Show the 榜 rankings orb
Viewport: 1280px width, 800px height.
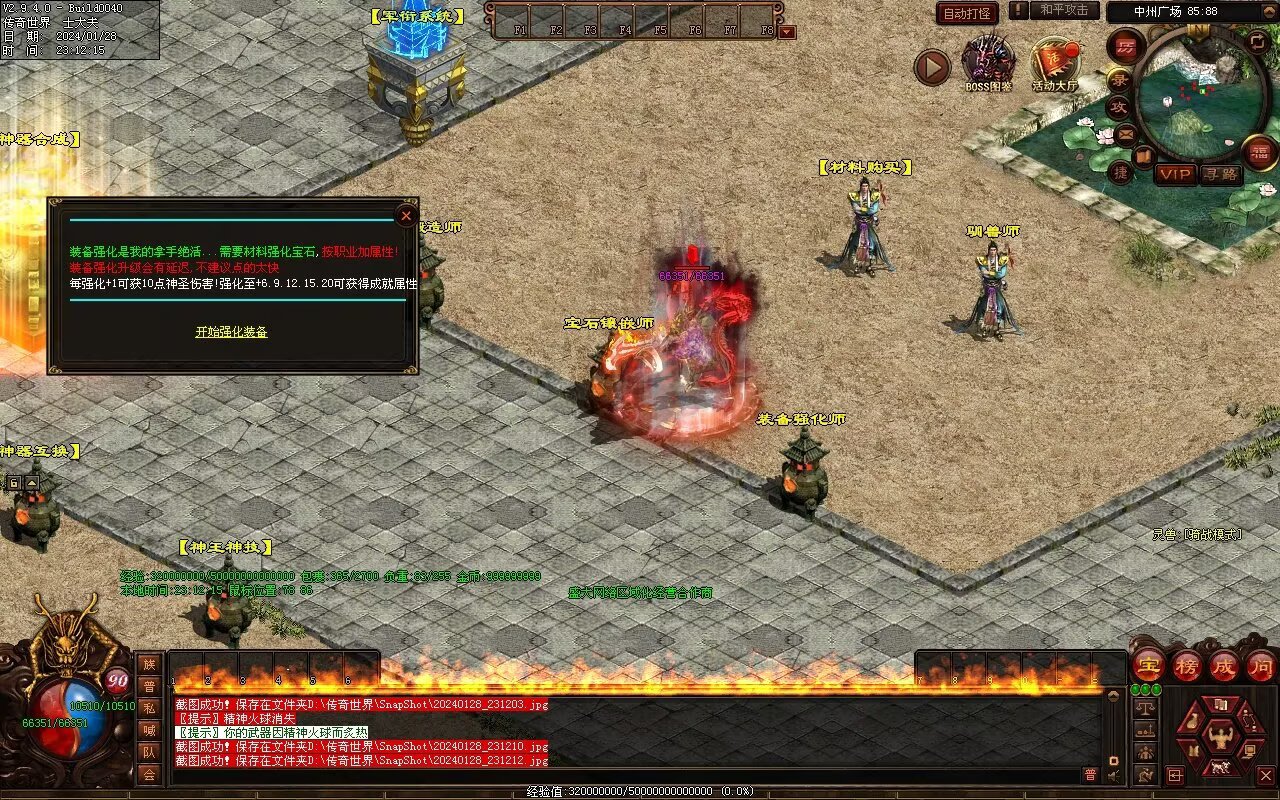coord(1187,665)
